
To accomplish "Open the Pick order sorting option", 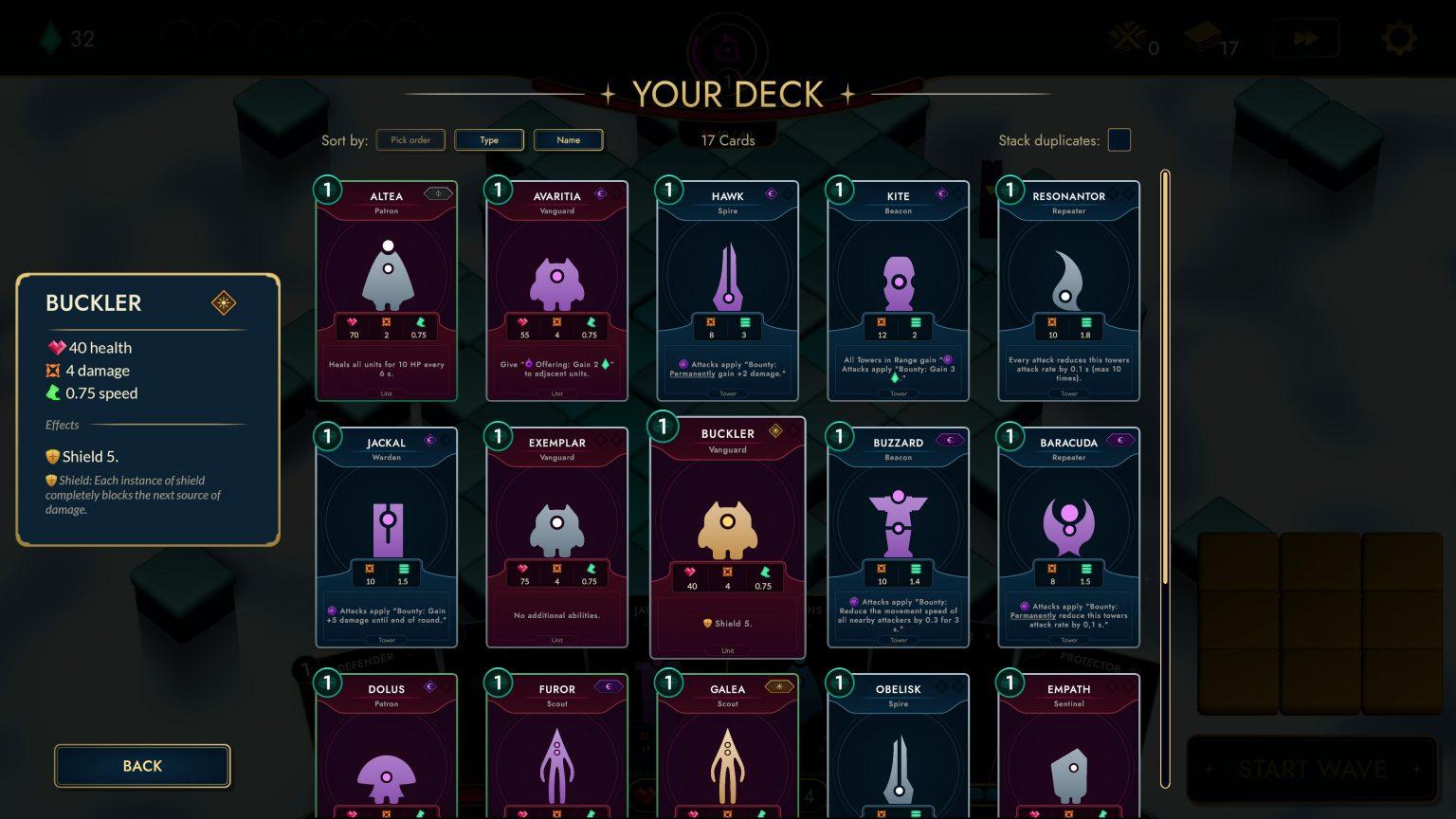I will pos(410,139).
